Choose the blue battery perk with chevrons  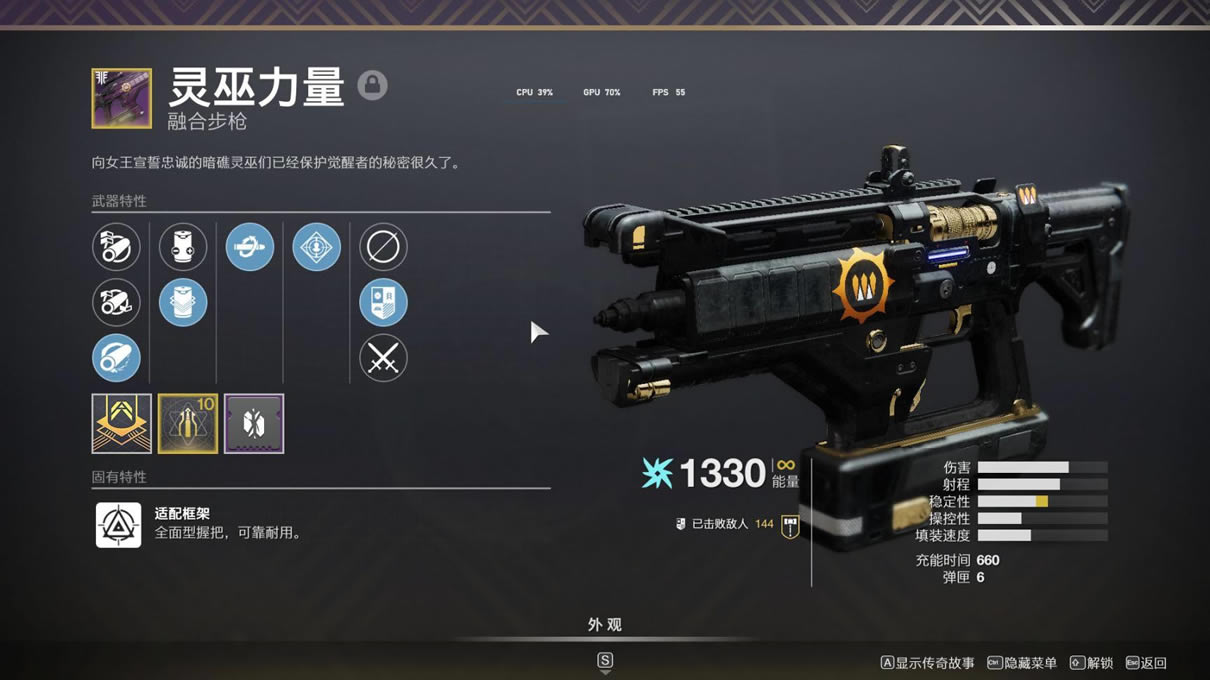[183, 302]
